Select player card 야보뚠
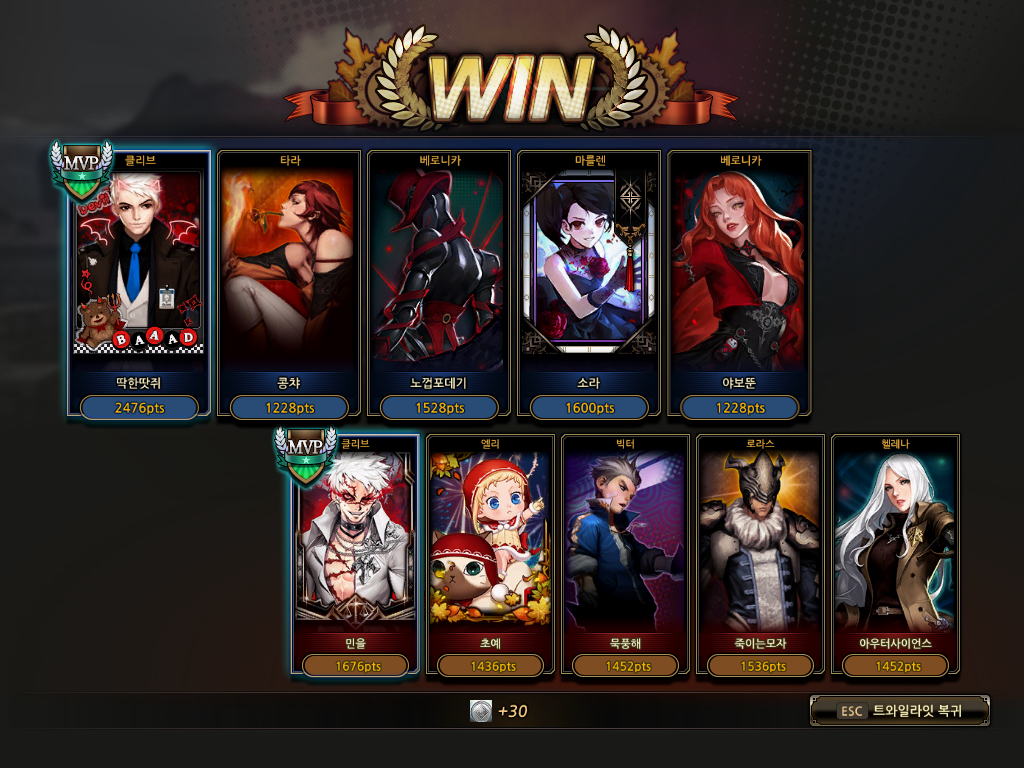Image resolution: width=1024 pixels, height=768 pixels. (739, 283)
